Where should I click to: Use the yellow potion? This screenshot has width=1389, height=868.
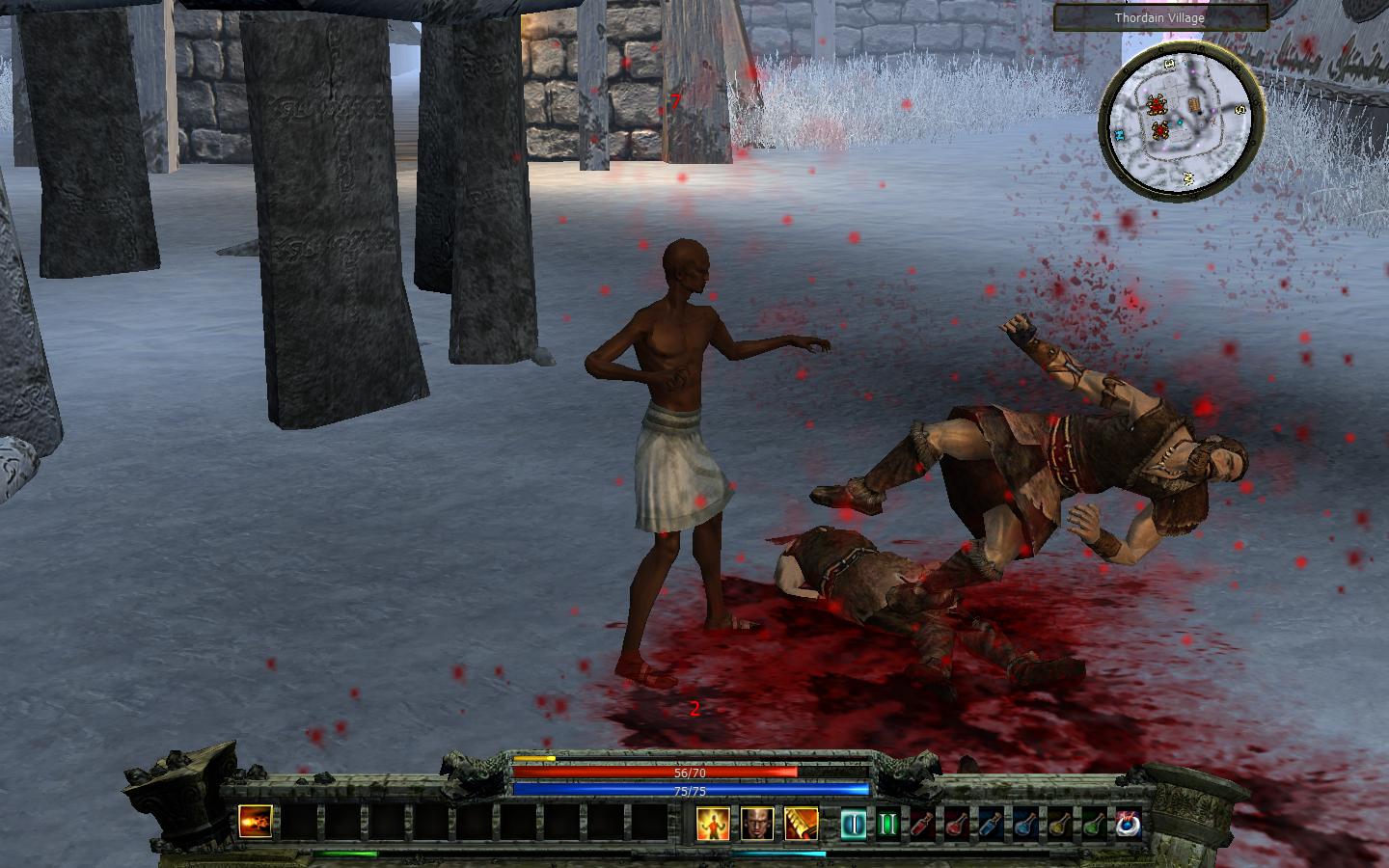1058,824
